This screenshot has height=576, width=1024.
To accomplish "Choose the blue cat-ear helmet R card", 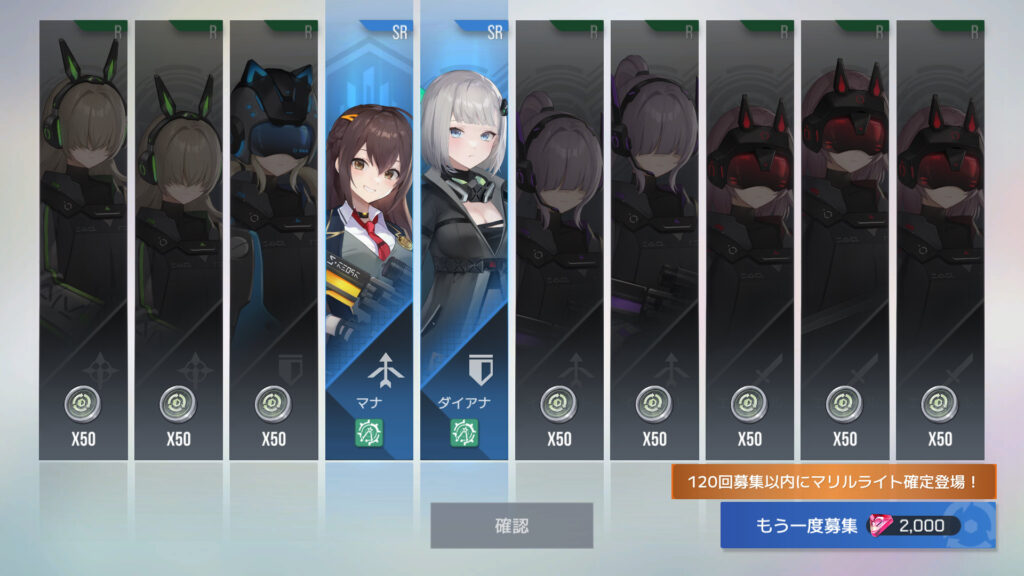I will 273,240.
